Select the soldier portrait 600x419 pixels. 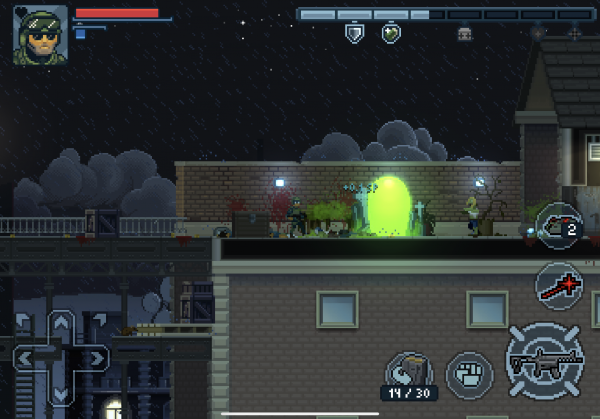click(x=41, y=34)
